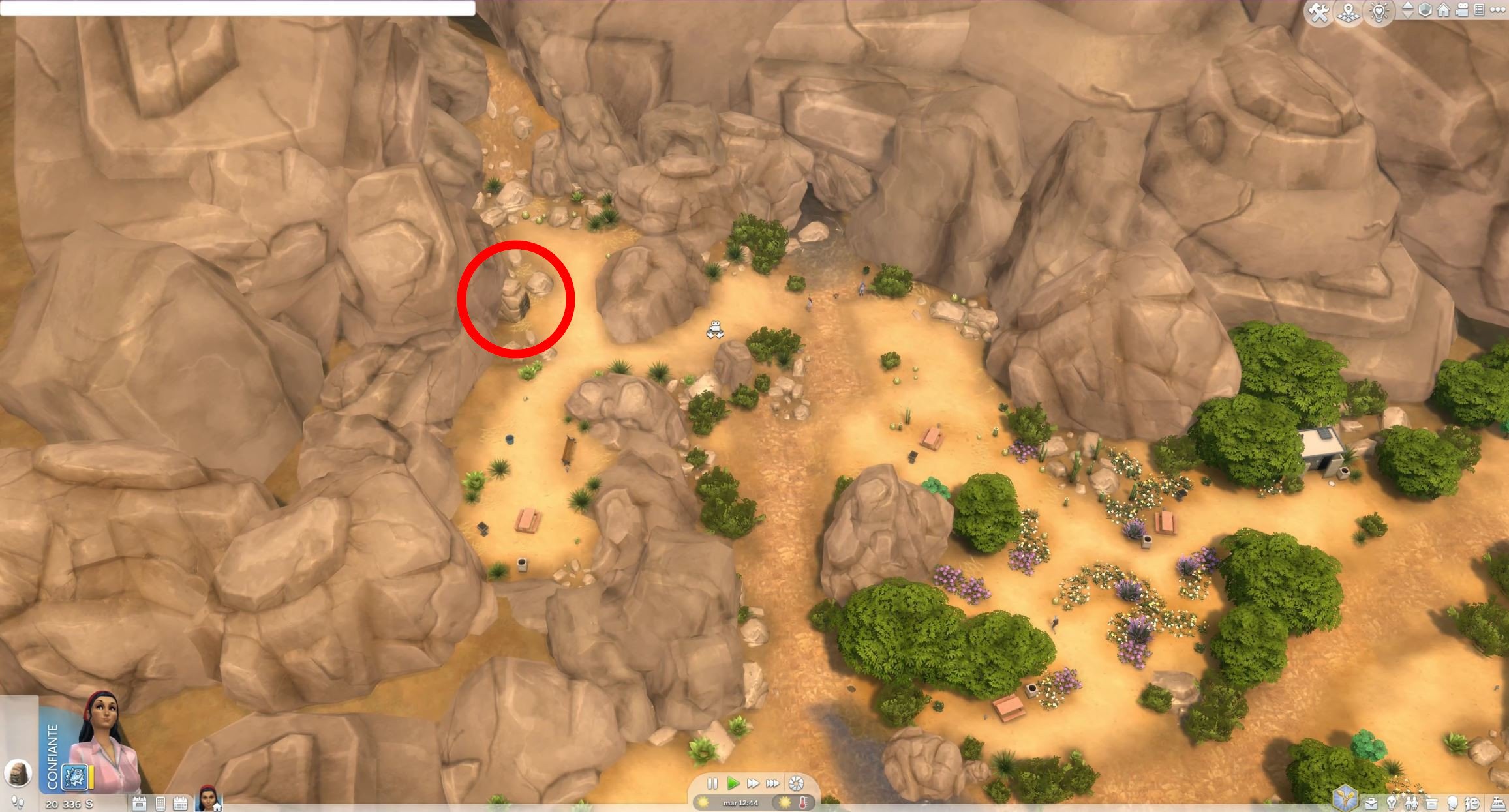Switch to Map View
The width and height of the screenshot is (1509, 812).
click(1349, 11)
